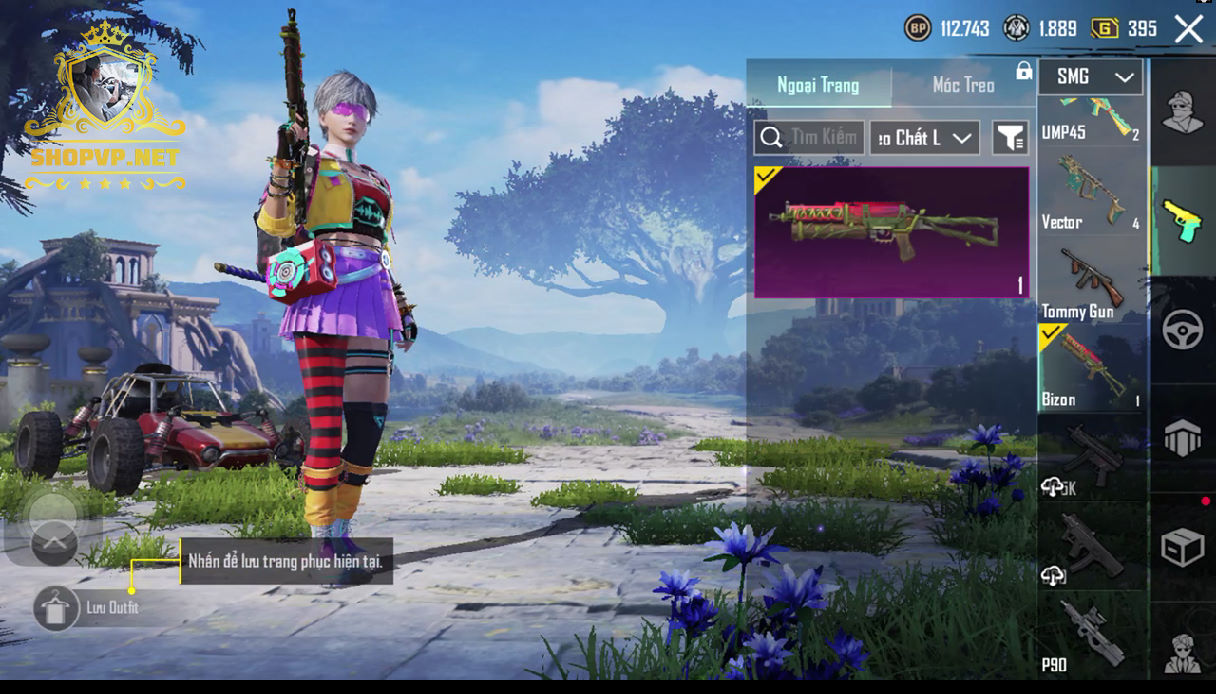Choose the P90 weapon entry
Viewport: 1216px width, 694px height.
pos(1090,636)
